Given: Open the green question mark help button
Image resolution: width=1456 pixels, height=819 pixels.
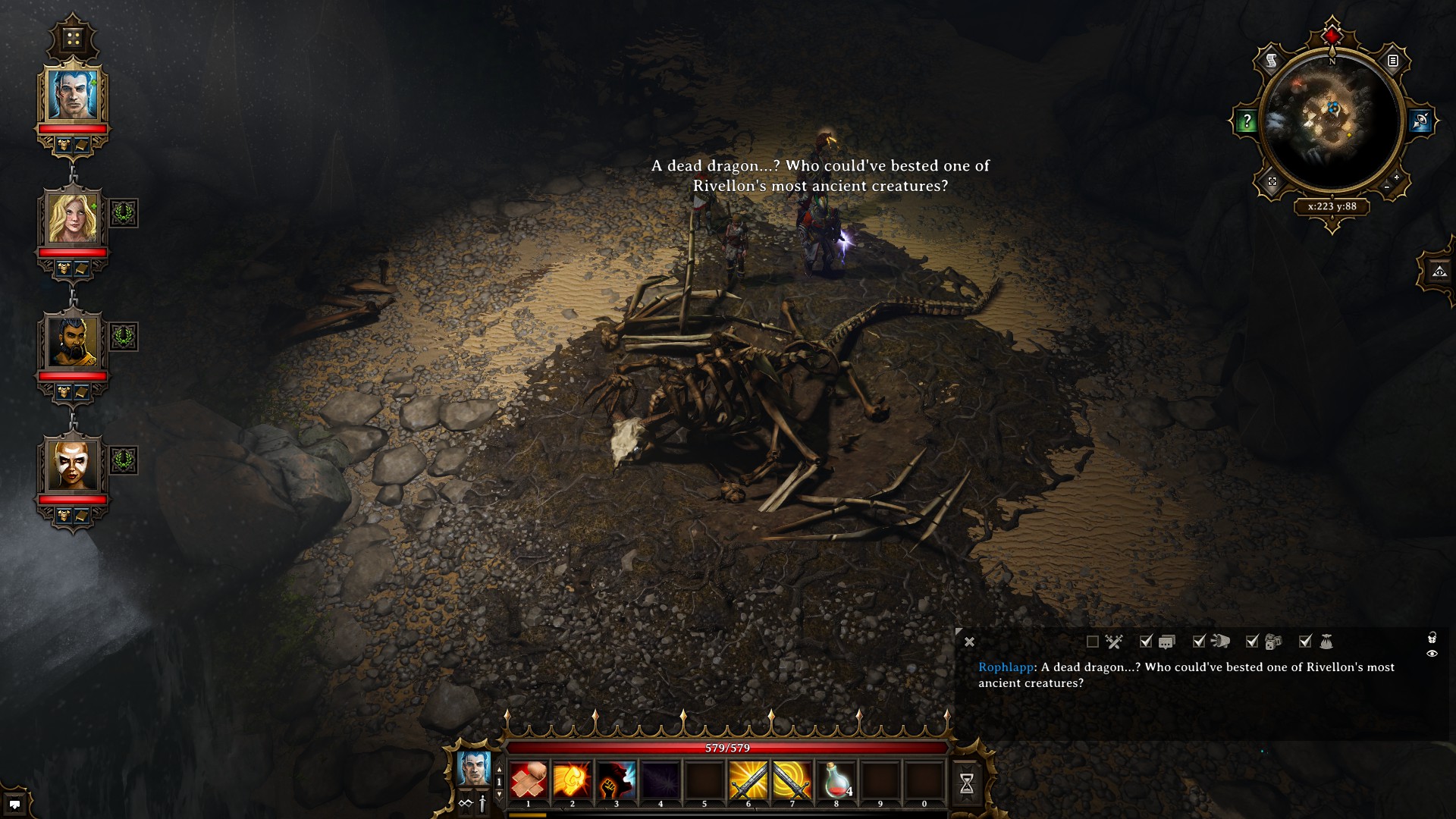Looking at the screenshot, I should (x=1247, y=121).
